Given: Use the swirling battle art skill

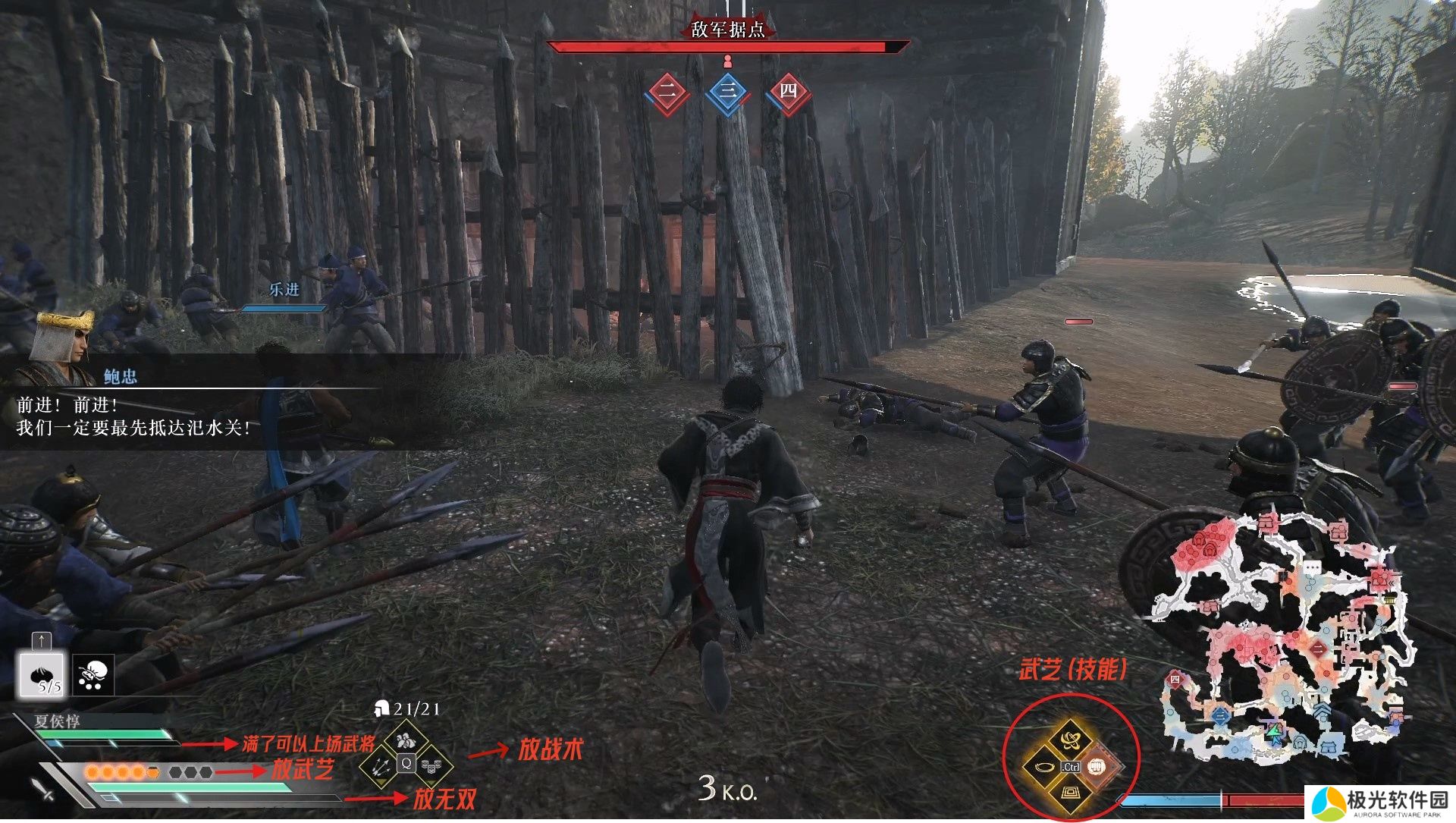Looking at the screenshot, I should coord(1070,740).
